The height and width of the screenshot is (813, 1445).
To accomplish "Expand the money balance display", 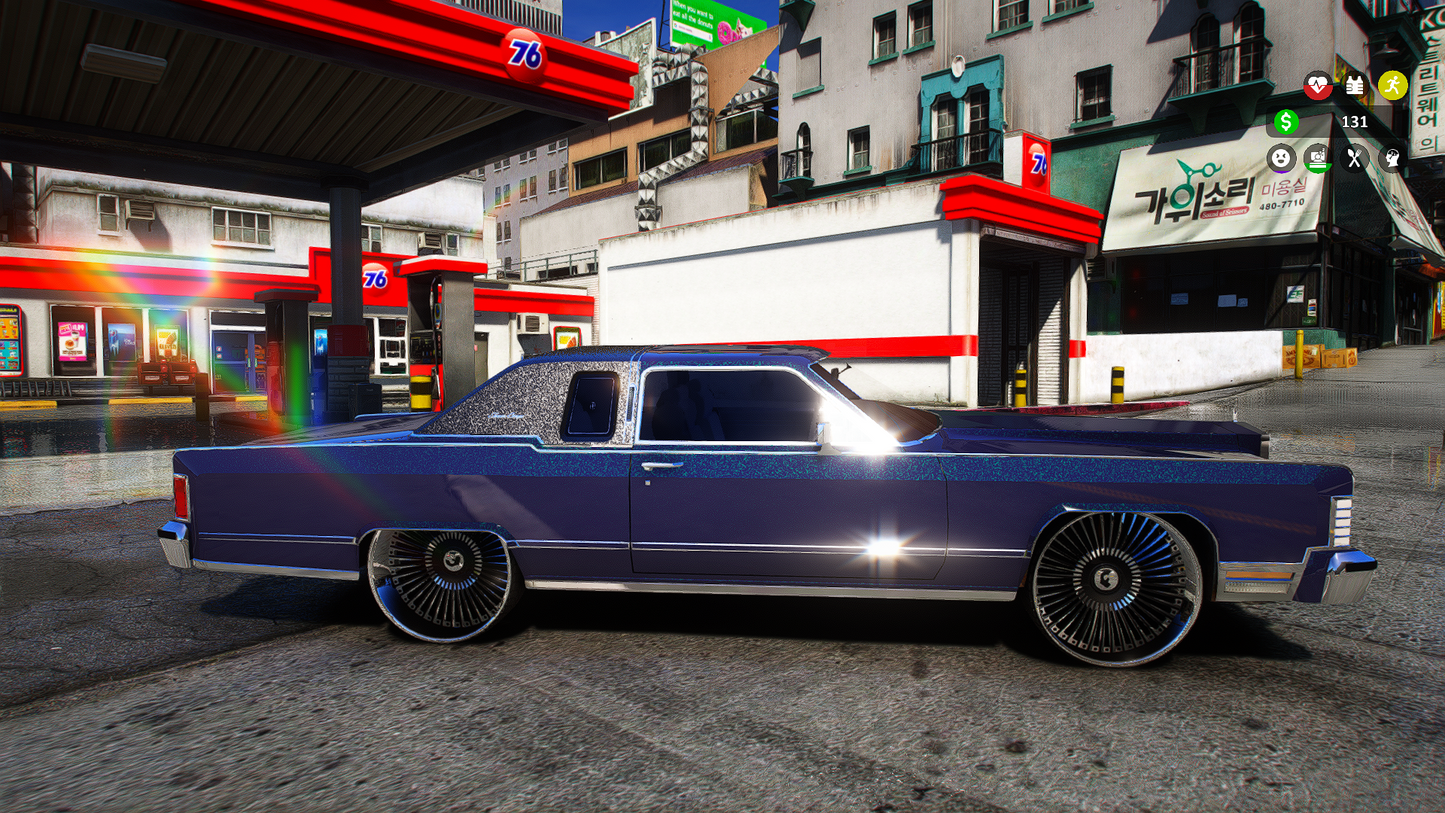I will click(x=1330, y=122).
